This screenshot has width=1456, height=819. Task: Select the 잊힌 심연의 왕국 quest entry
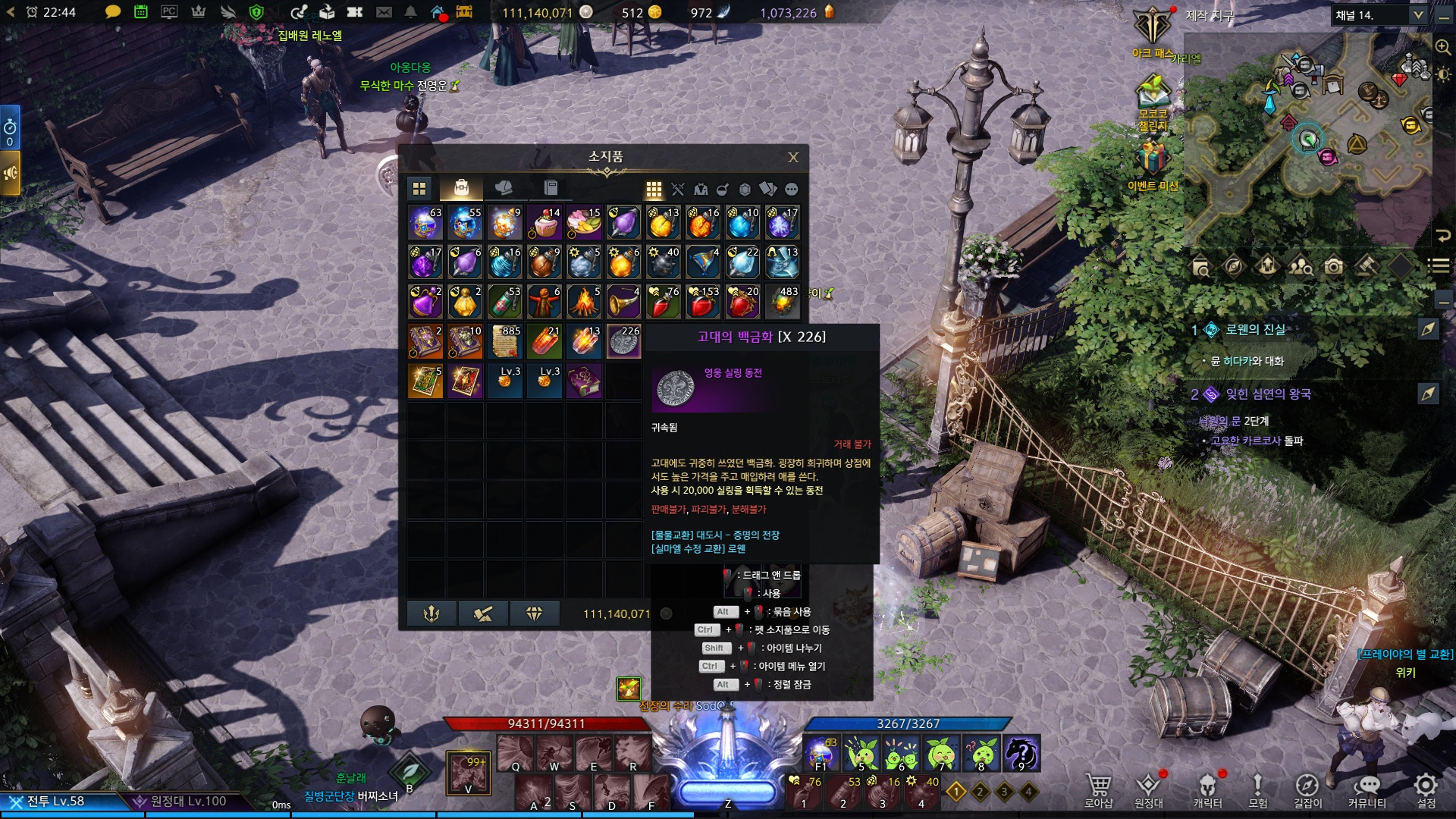pos(1268,394)
